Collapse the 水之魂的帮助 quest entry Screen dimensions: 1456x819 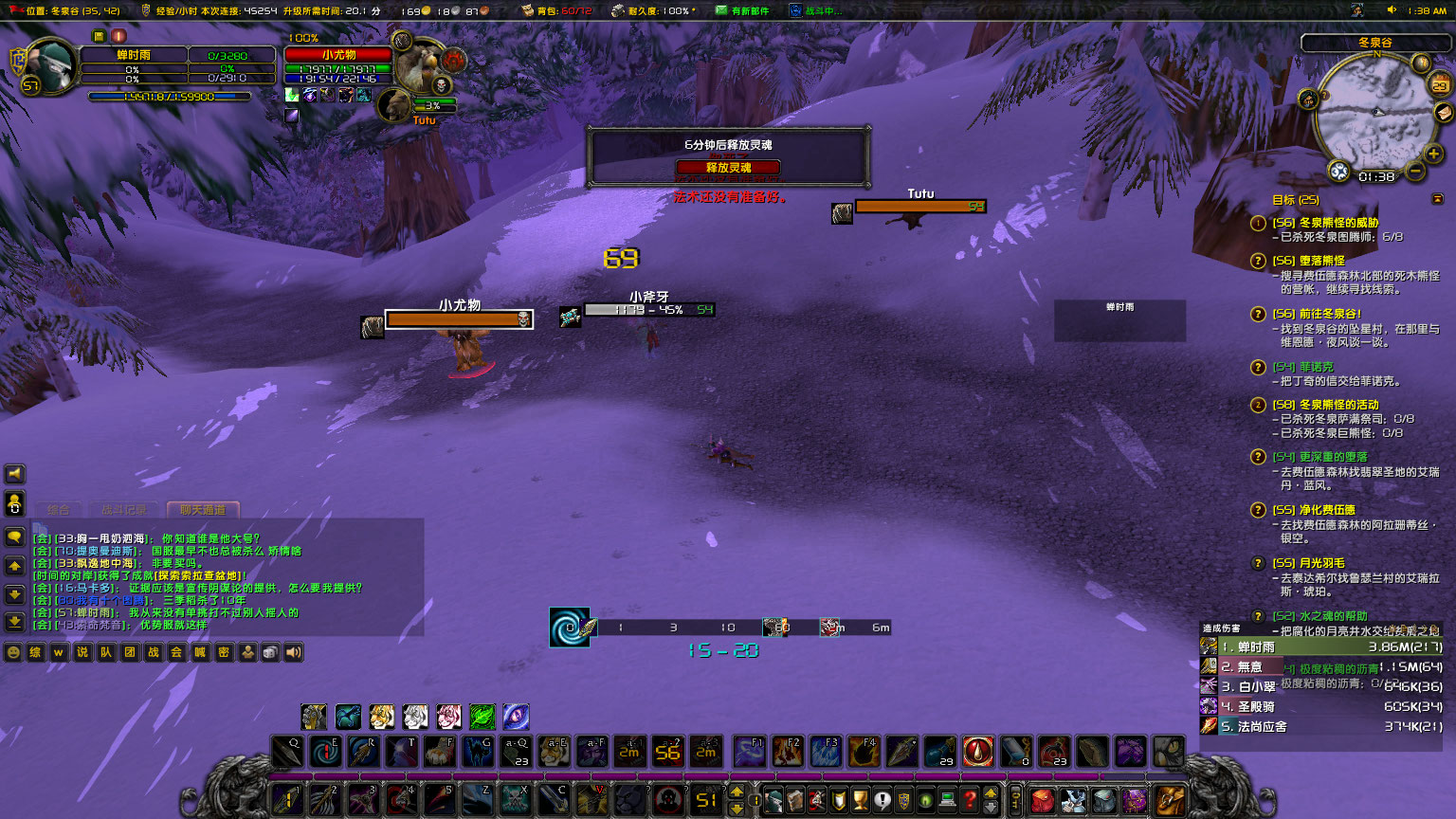[1257, 616]
